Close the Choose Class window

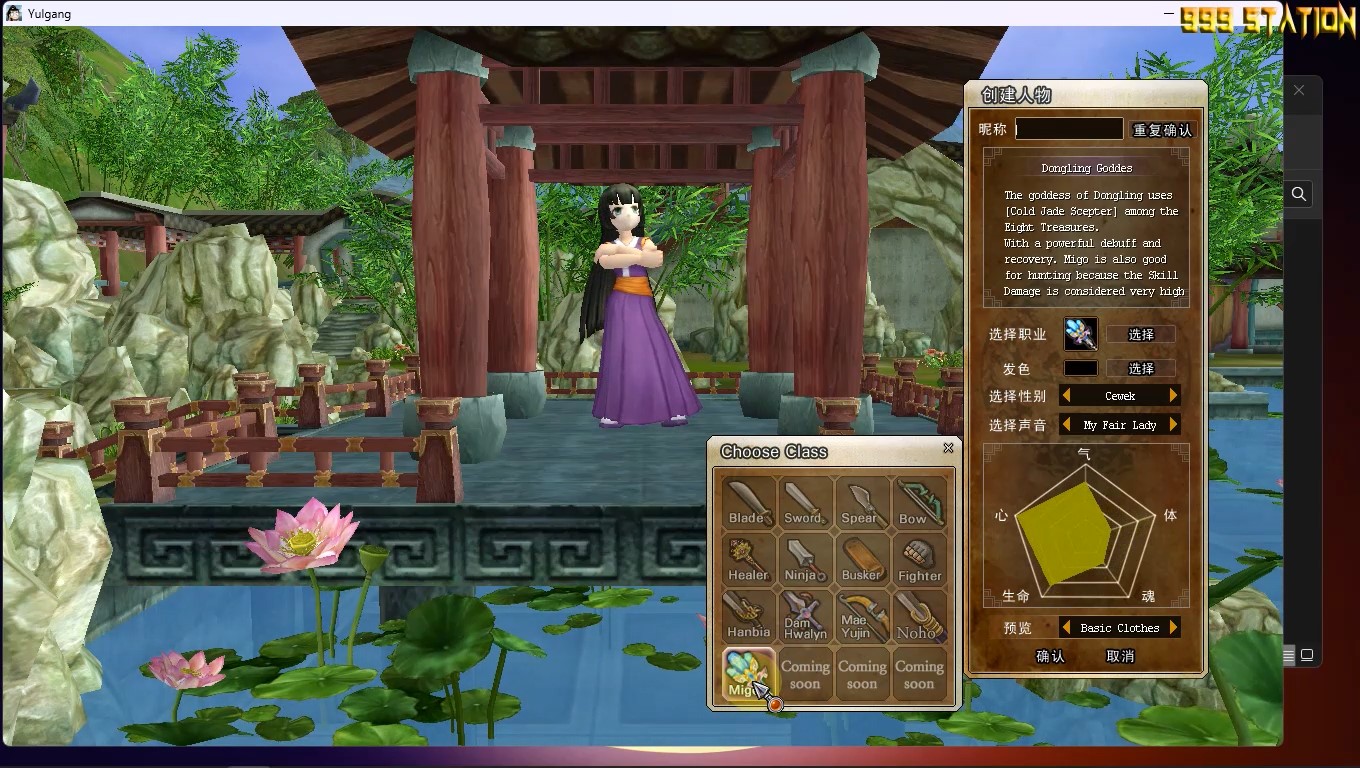point(948,448)
